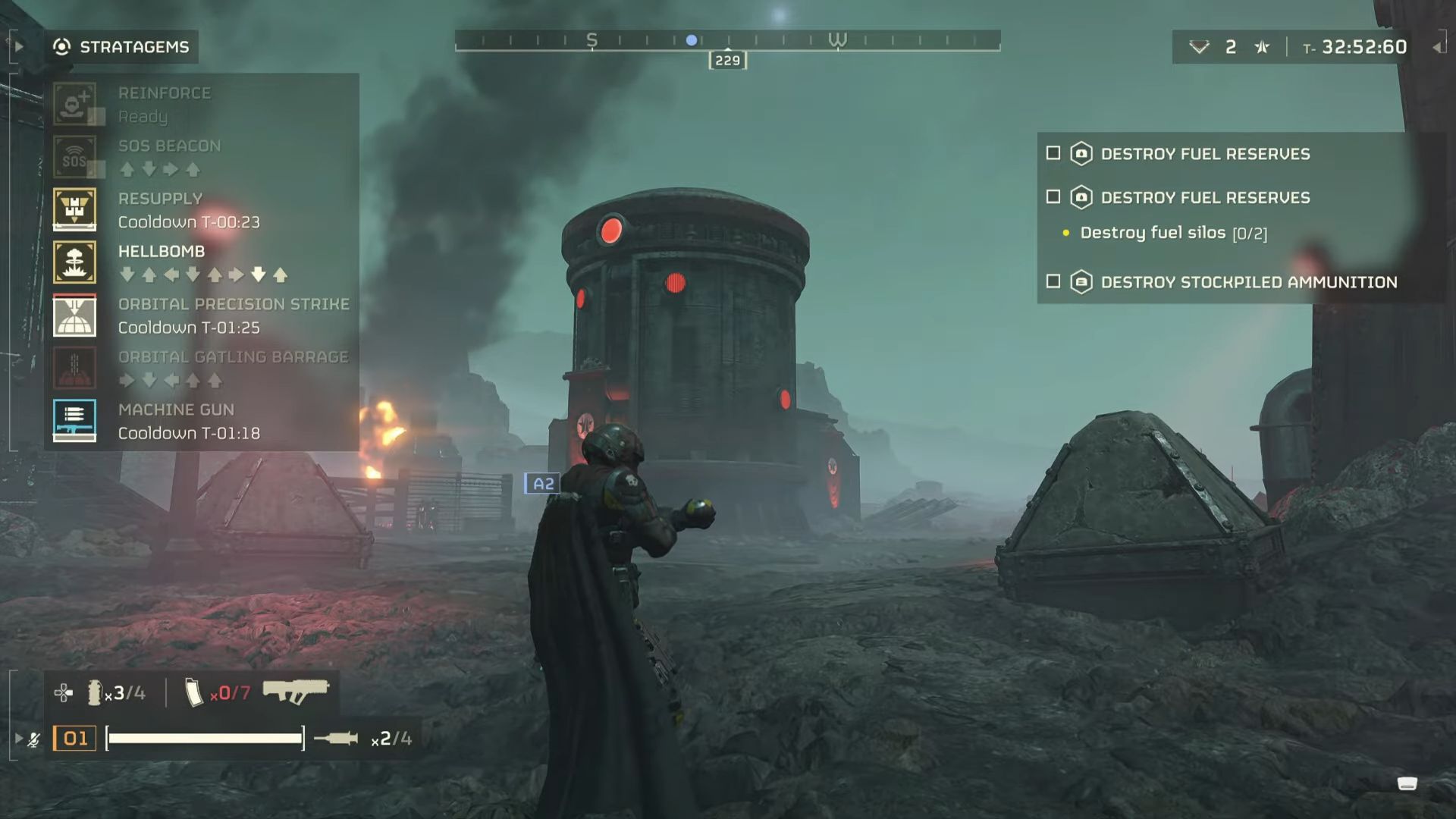Choose the Resupply stratagem icon
The width and height of the screenshot is (1456, 819).
pos(74,209)
